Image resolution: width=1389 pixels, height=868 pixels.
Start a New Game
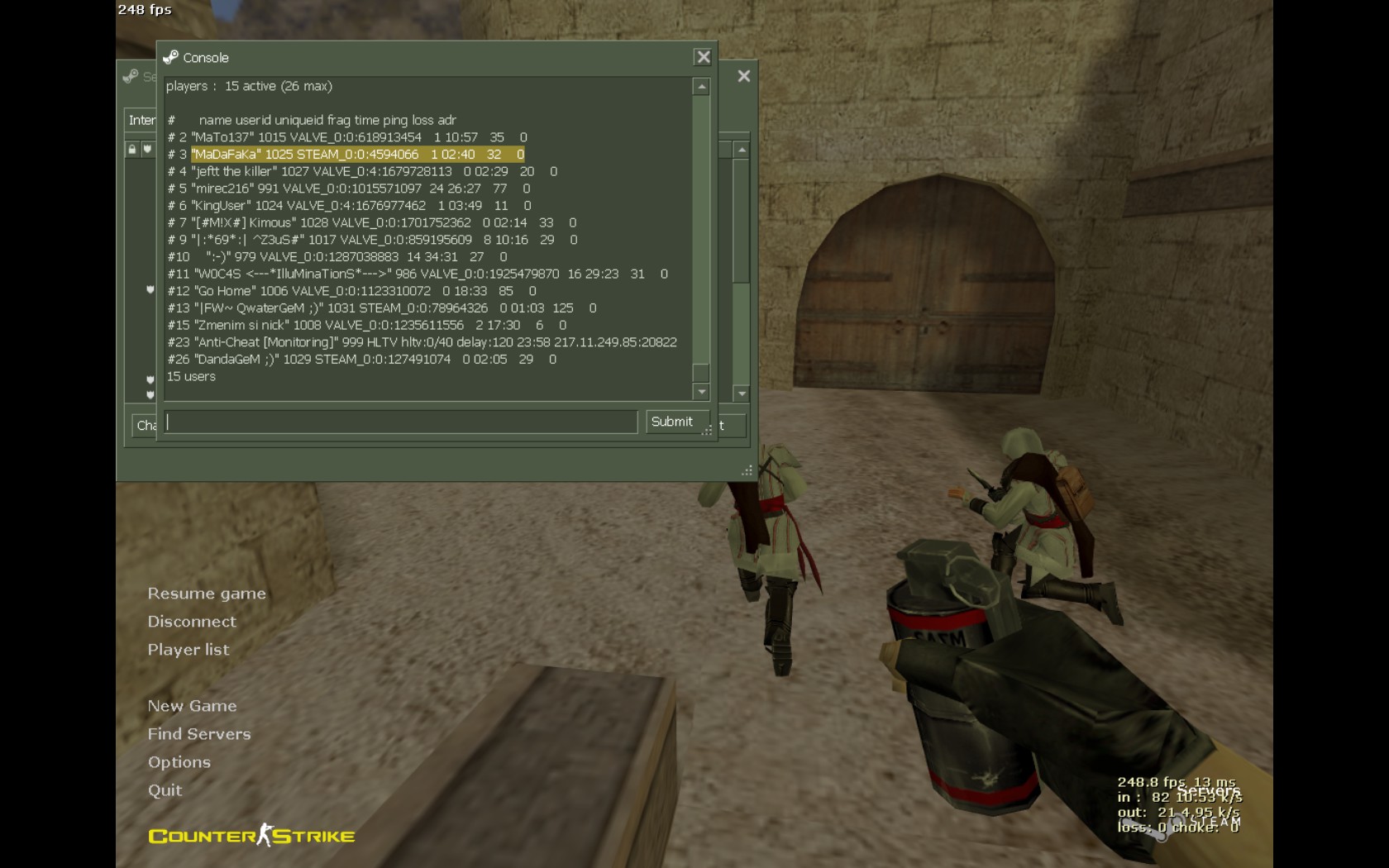(192, 706)
